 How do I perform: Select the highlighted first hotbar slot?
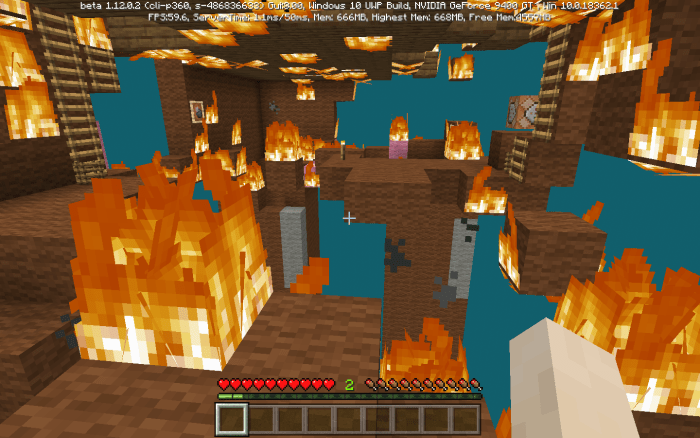click(x=233, y=419)
